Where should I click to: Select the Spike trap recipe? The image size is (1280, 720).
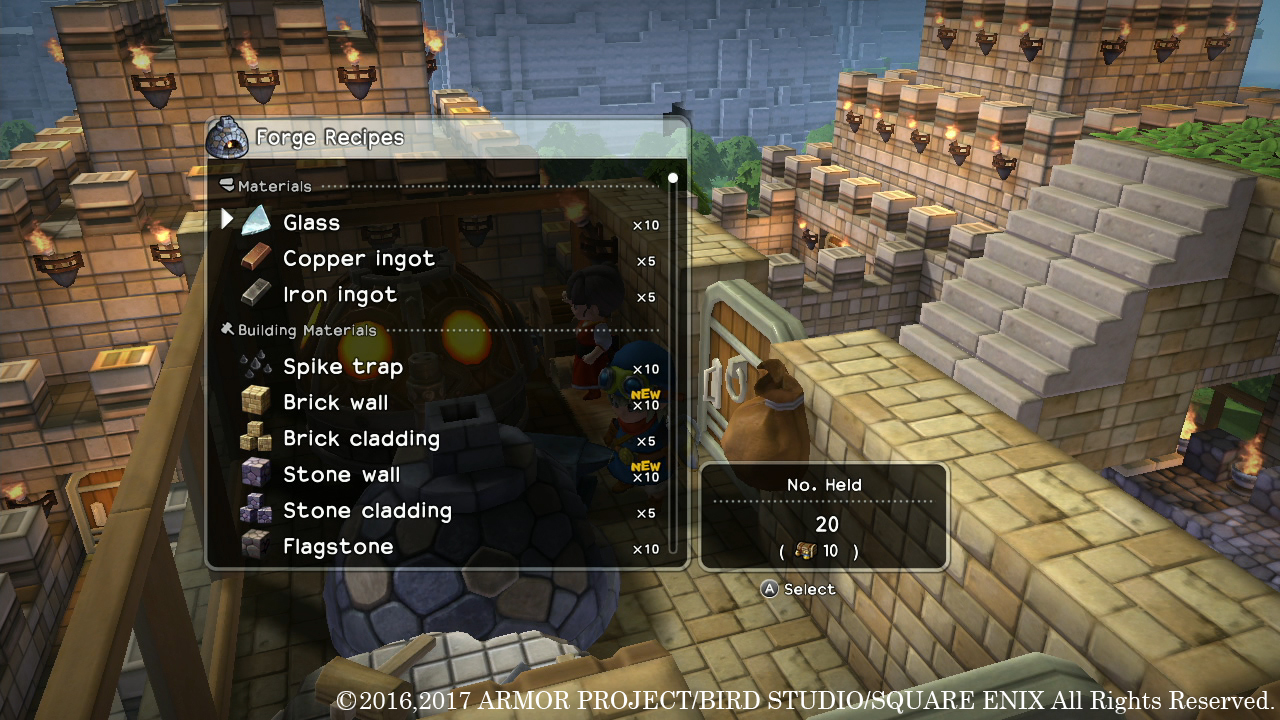tap(342, 367)
